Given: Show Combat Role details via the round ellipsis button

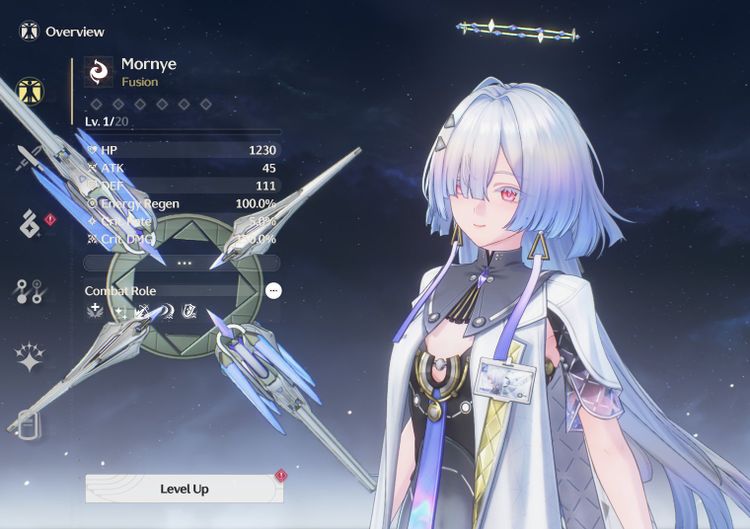Looking at the screenshot, I should point(274,291).
